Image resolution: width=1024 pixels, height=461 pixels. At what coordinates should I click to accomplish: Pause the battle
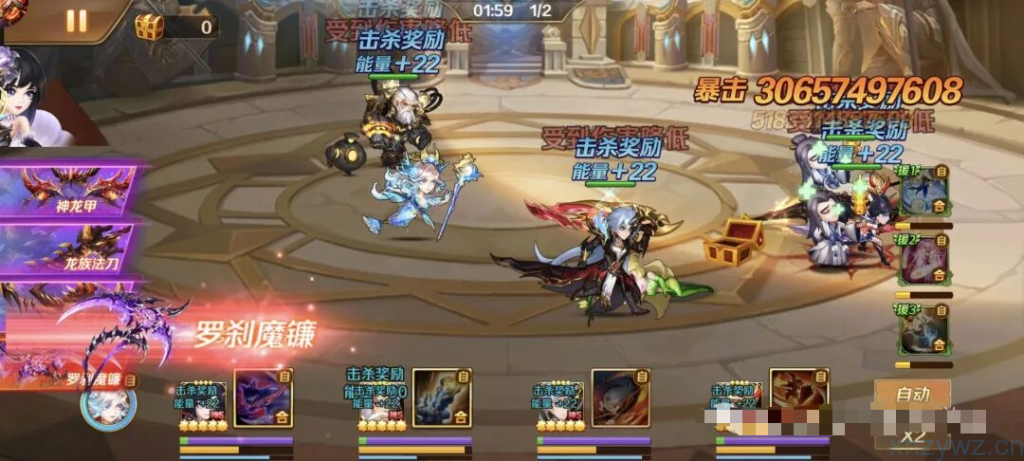click(x=76, y=20)
